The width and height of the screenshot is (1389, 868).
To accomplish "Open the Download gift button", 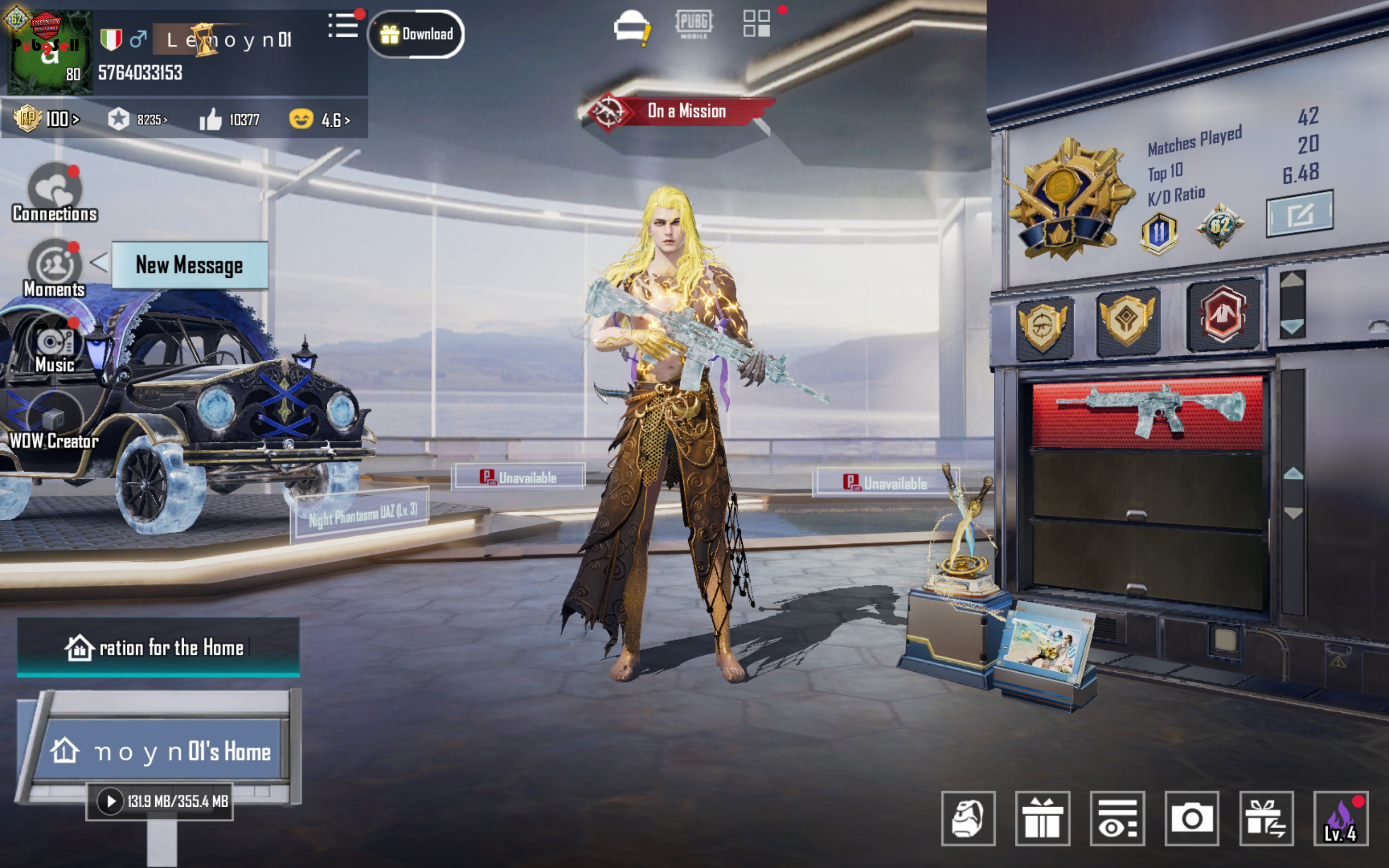I will tap(416, 34).
